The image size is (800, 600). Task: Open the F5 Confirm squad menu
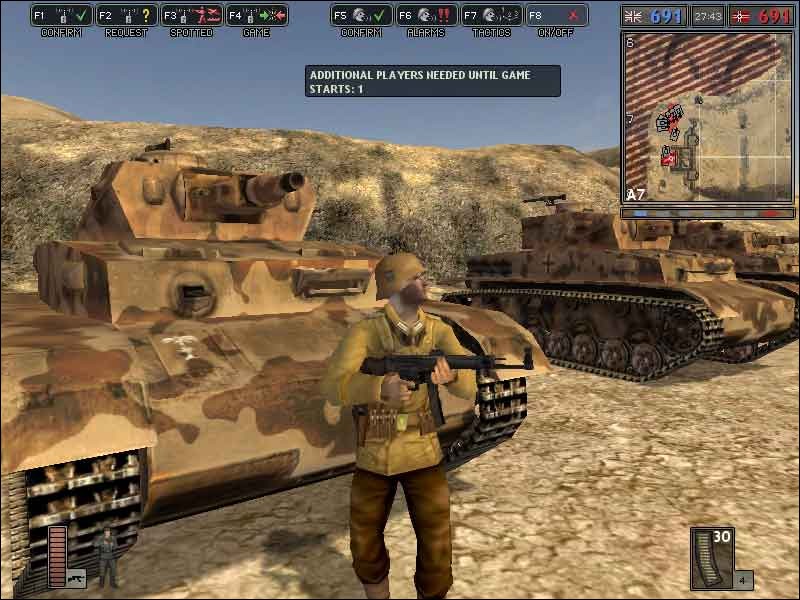[x=361, y=16]
